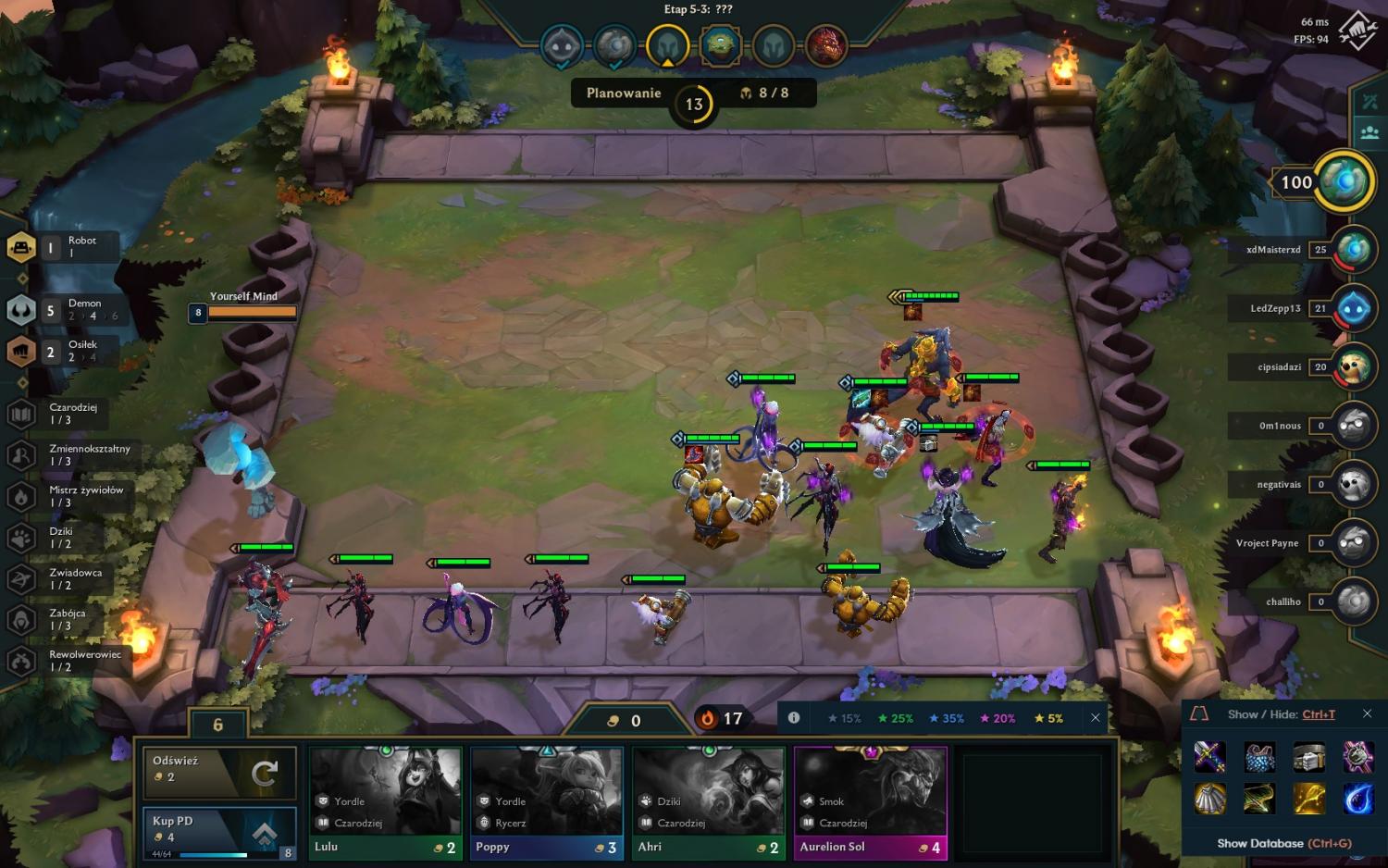Purchase Poppy from the shop
Viewport: 1388px width, 868px height.
click(547, 803)
